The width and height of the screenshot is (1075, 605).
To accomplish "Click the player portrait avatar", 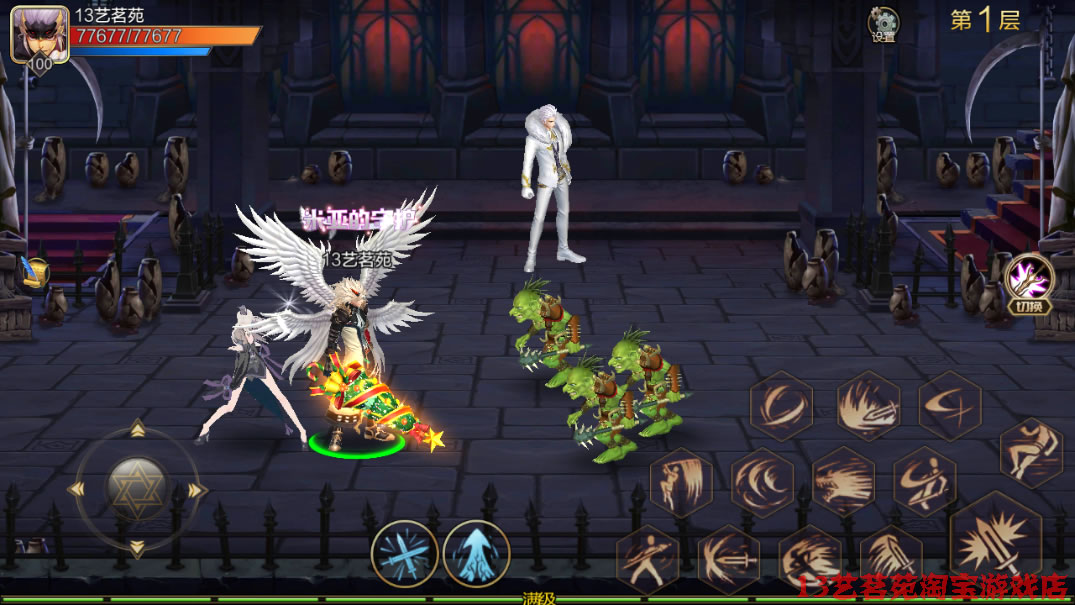I will [39, 34].
